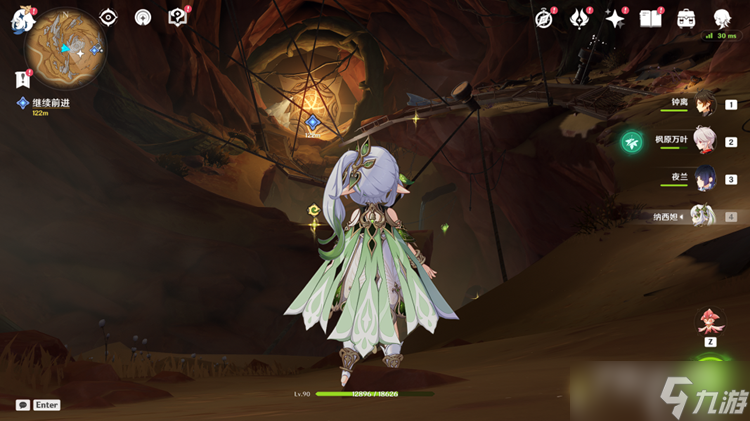Click the circular touch-pointer icon
The height and width of the screenshot is (421, 750).
pos(143,18)
